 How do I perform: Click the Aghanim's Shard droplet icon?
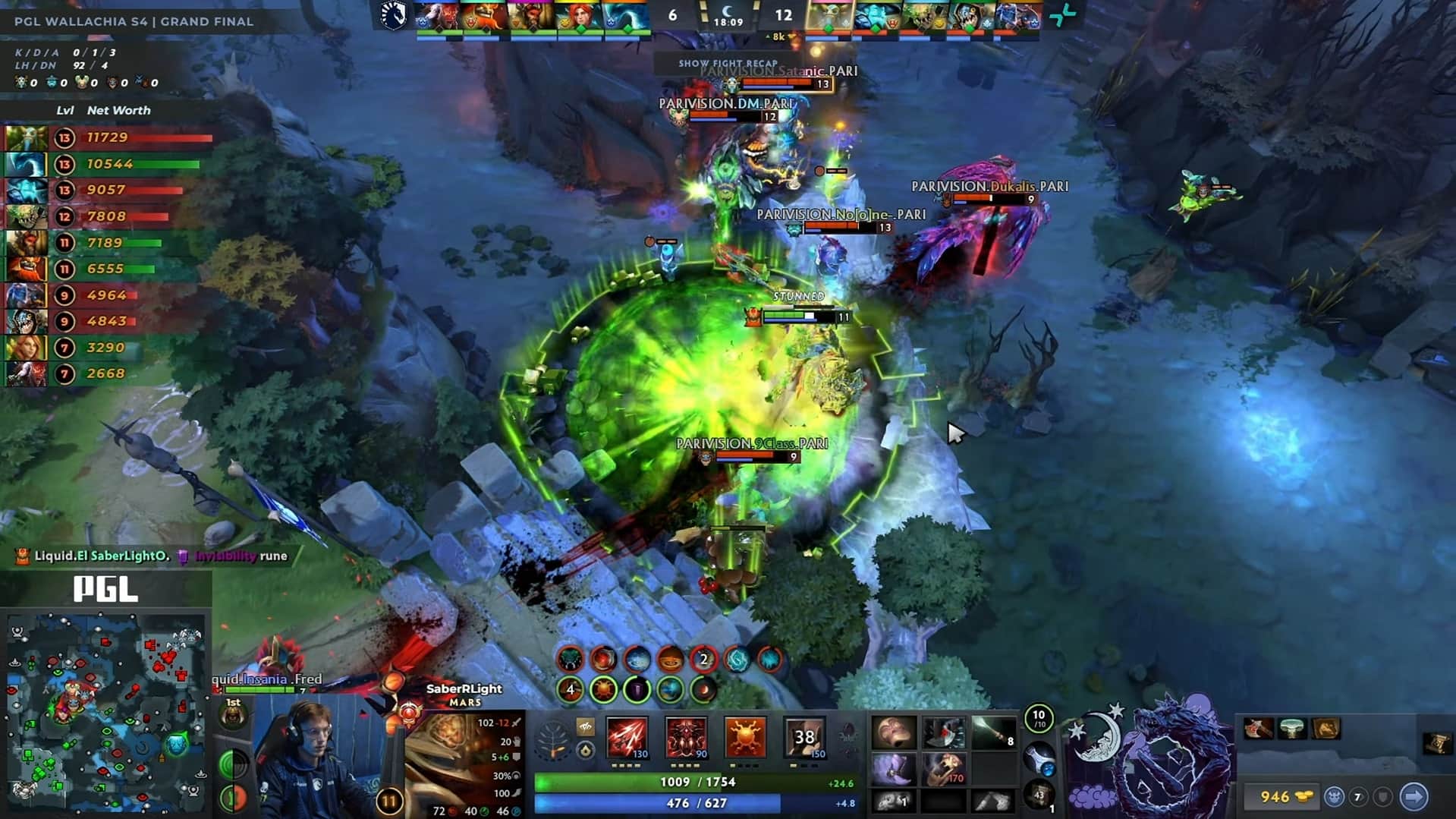[586, 752]
